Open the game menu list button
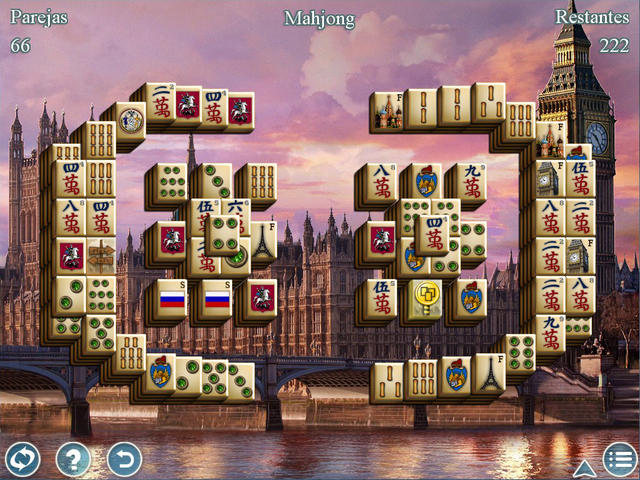The width and height of the screenshot is (640, 480). coord(619,459)
